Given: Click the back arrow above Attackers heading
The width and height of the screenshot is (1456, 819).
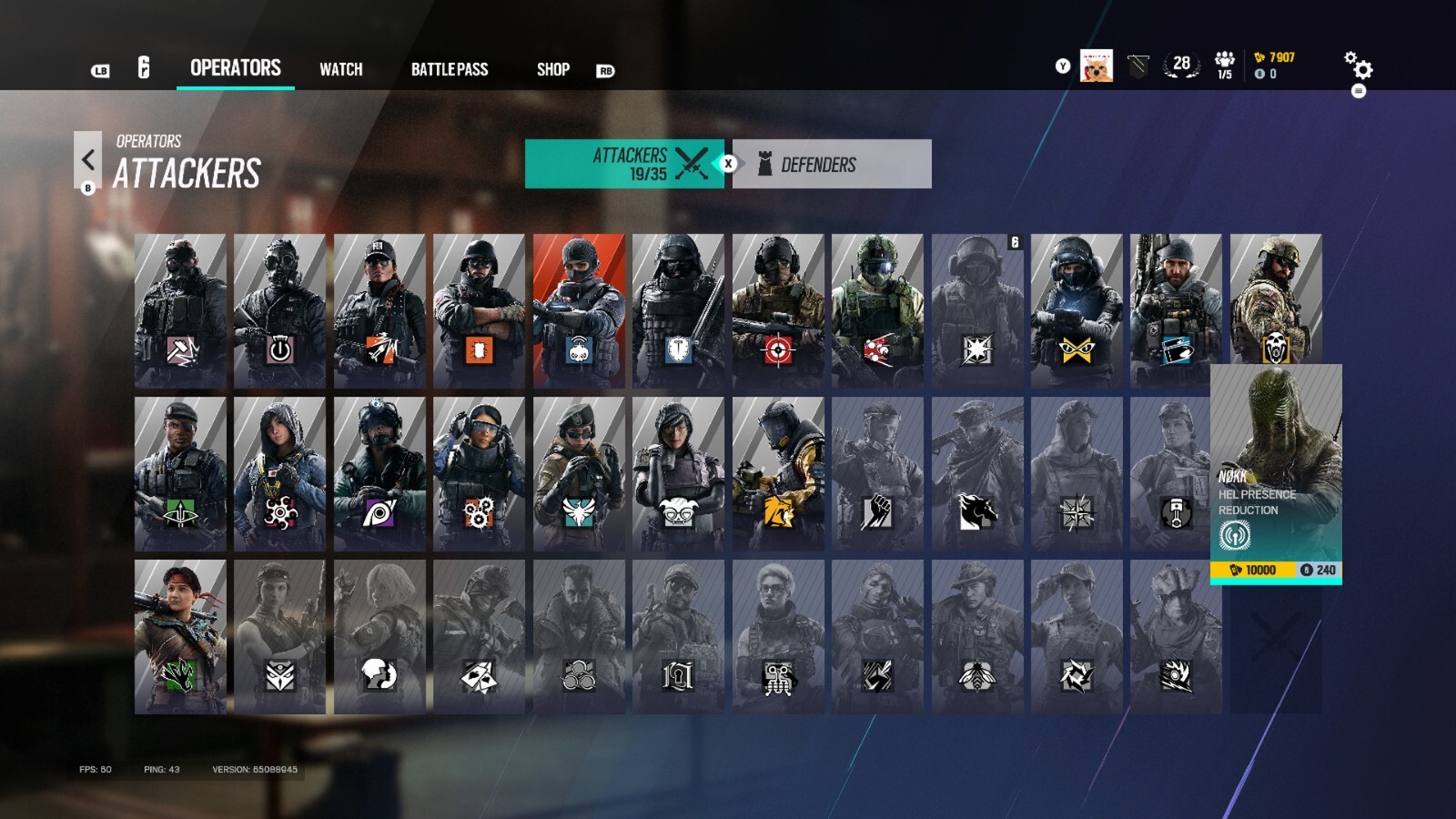Looking at the screenshot, I should click(88, 160).
